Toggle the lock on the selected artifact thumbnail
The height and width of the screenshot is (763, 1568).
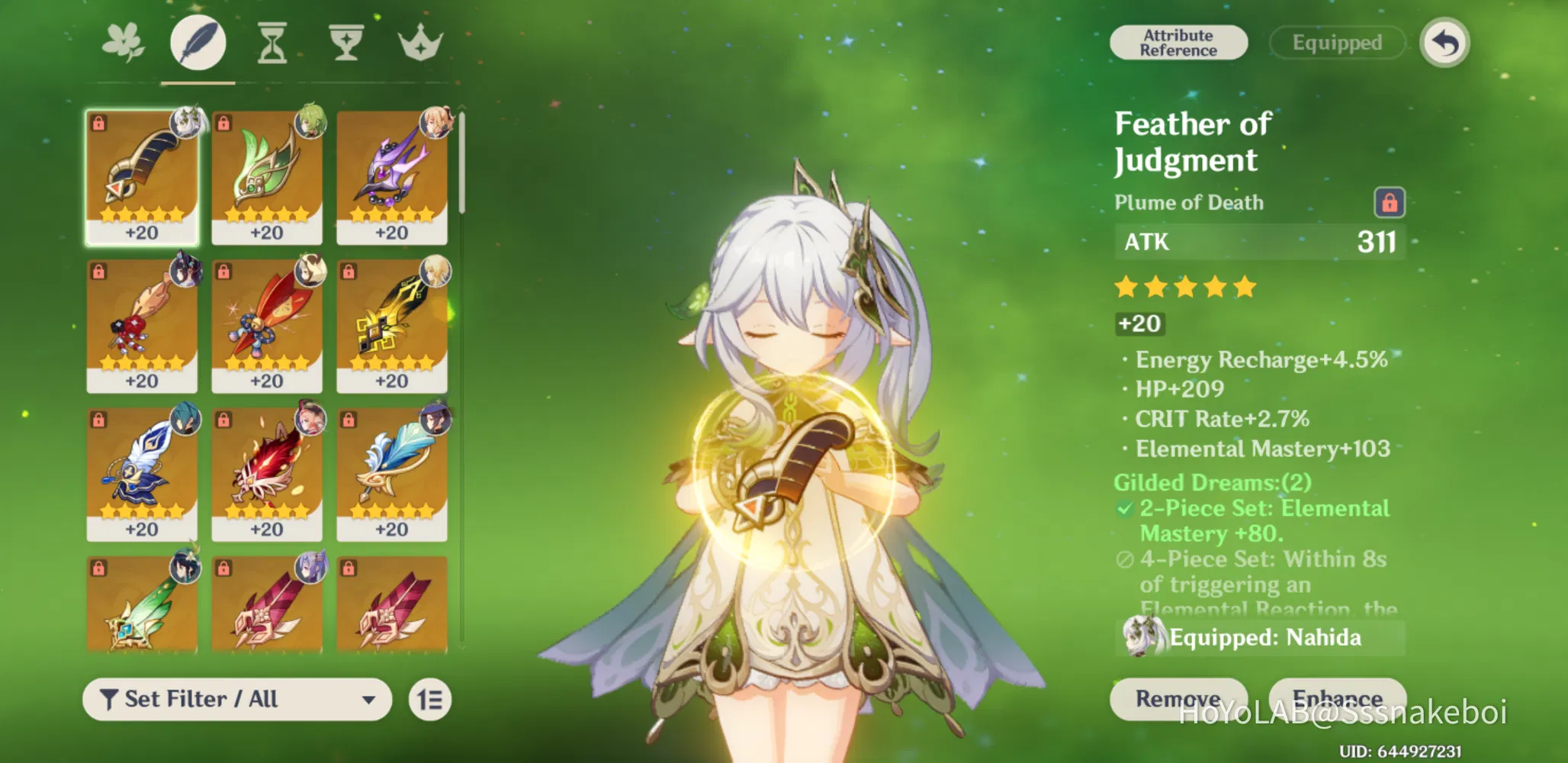pyautogui.click(x=99, y=122)
